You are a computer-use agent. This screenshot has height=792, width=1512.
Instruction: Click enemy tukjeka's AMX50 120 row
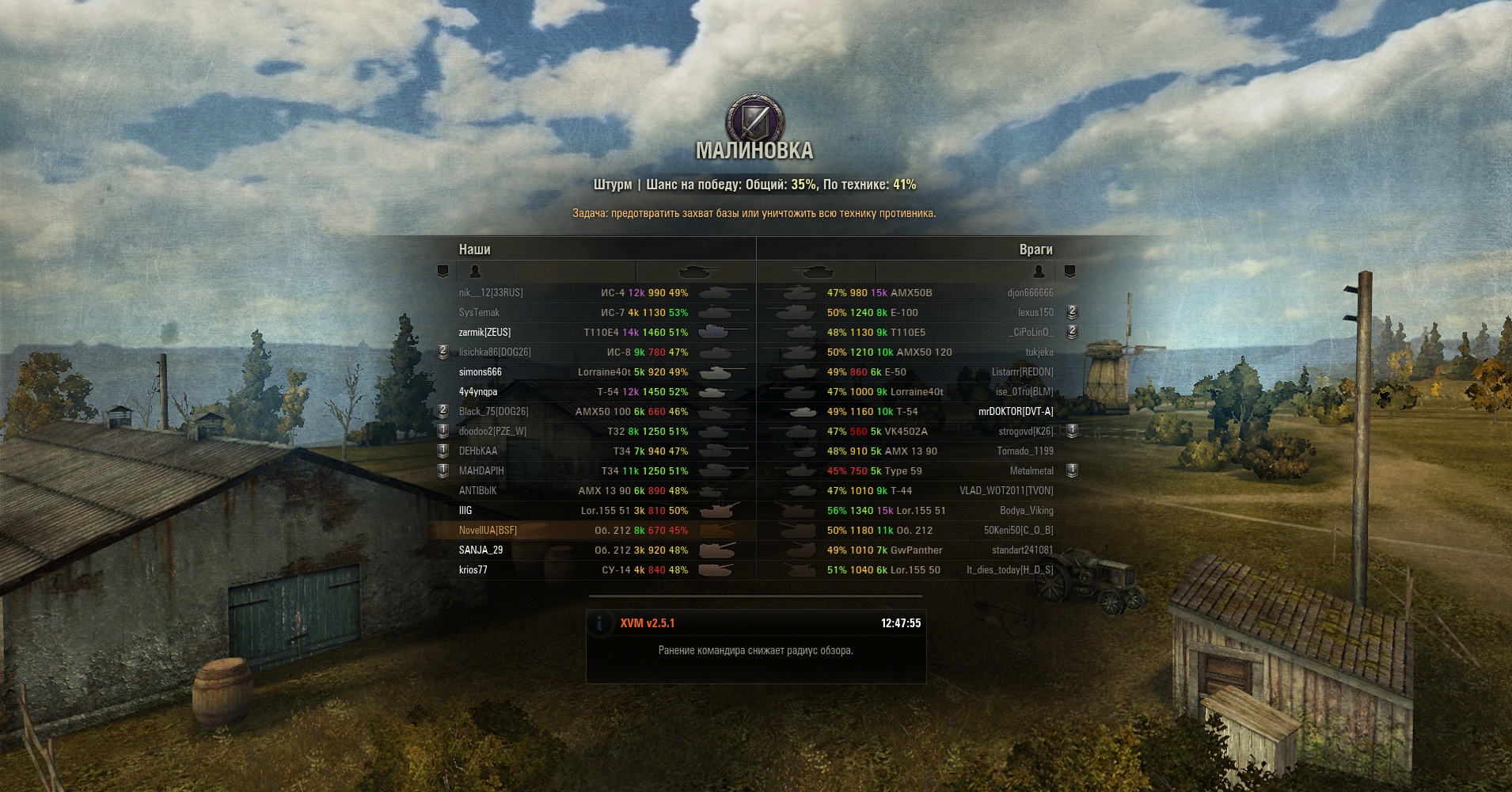[1039, 352]
